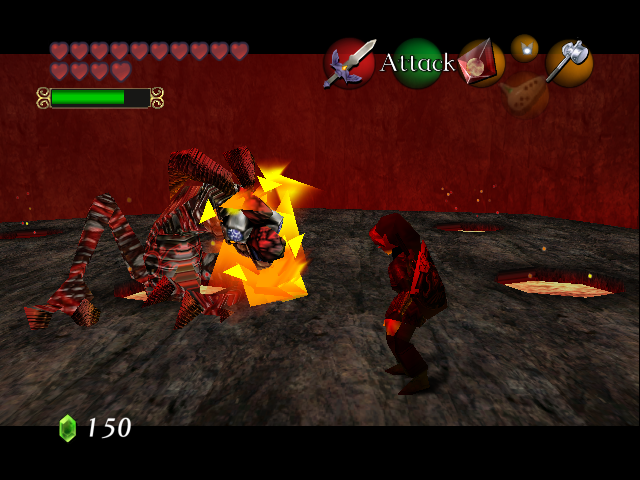This screenshot has width=640, height=480.
Task: Select the faded ocarina item slot
Action: pyautogui.click(x=525, y=96)
